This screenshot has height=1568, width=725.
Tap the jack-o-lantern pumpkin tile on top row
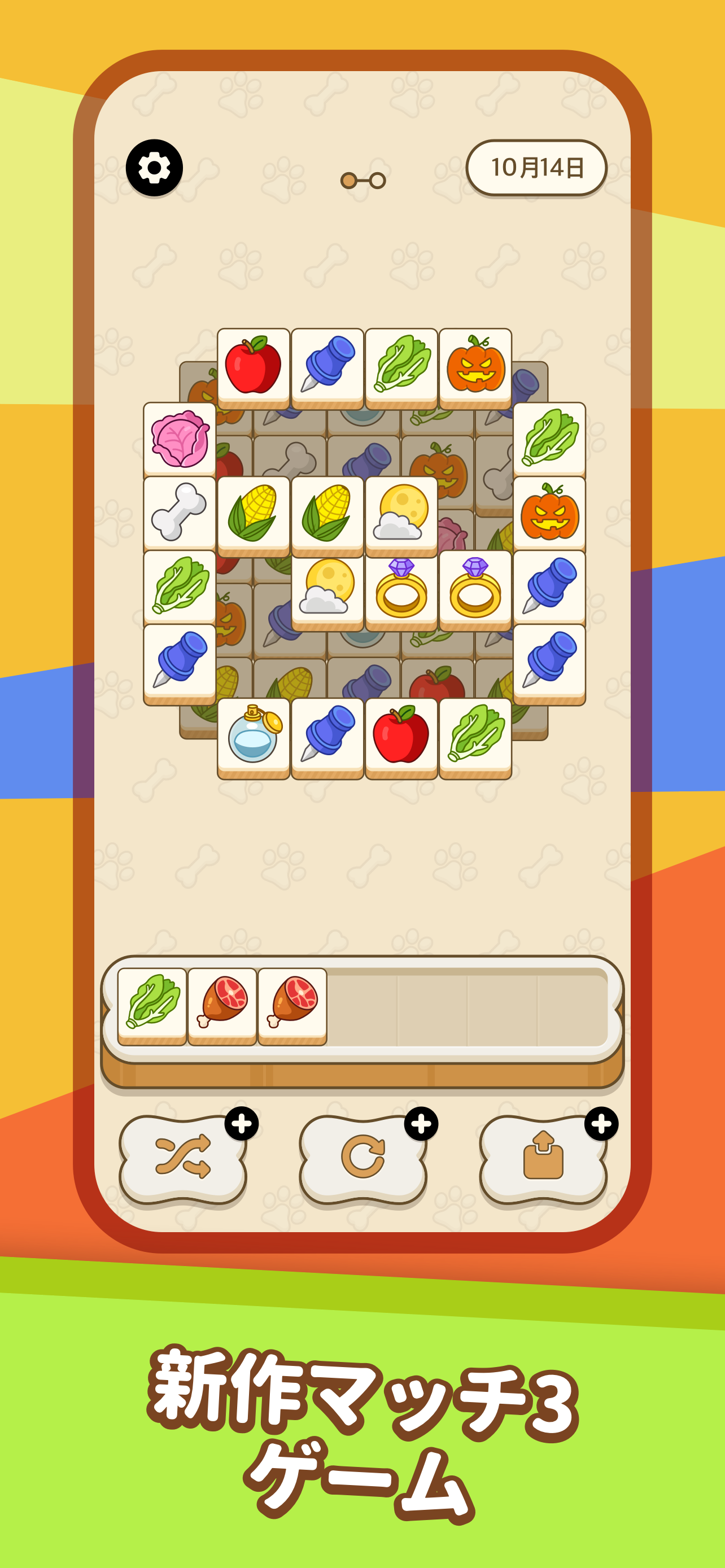pos(475,365)
